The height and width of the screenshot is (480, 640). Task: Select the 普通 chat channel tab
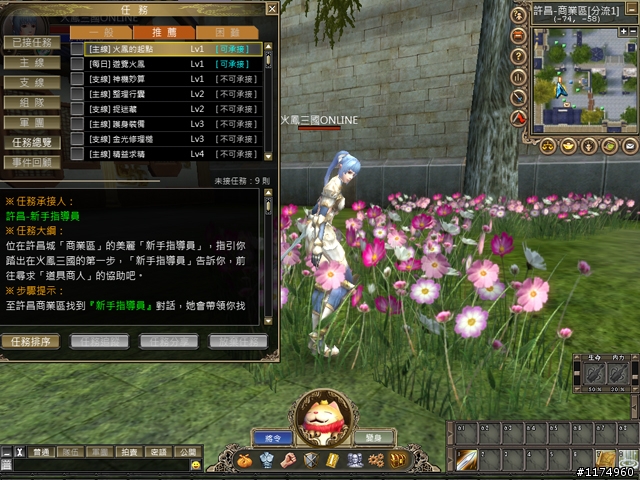[41, 453]
